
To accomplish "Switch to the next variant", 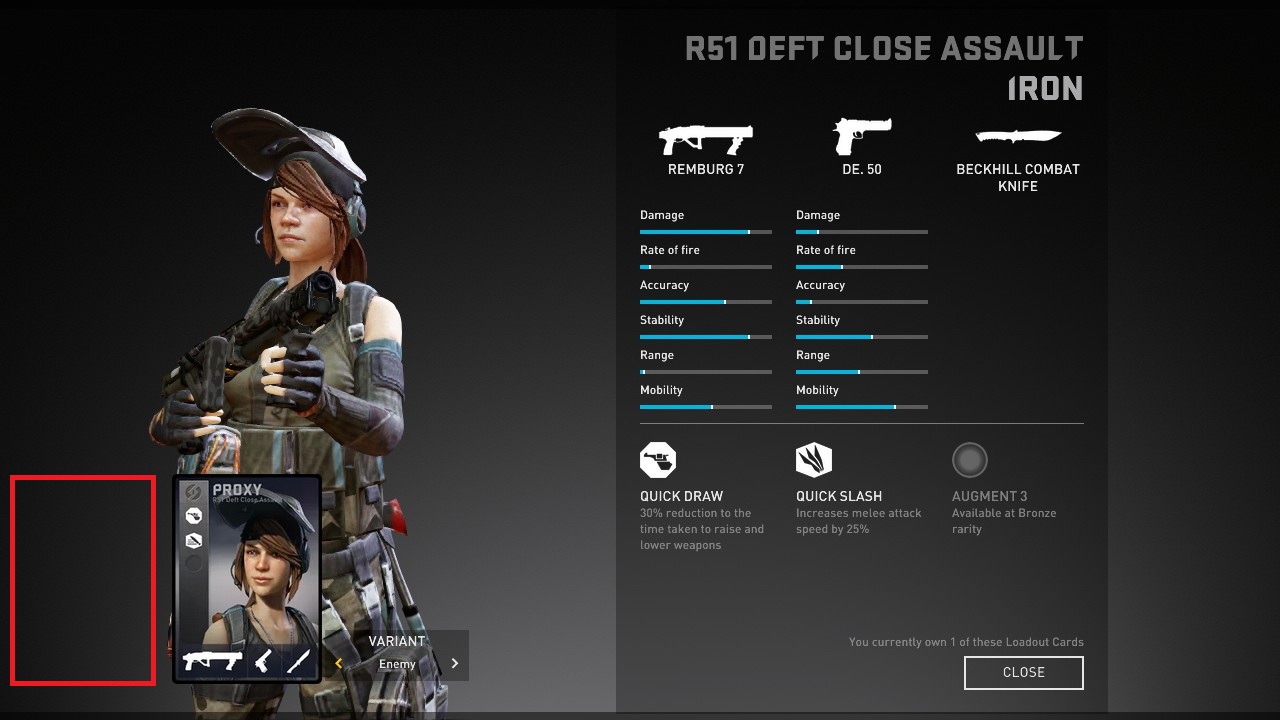I will point(455,663).
